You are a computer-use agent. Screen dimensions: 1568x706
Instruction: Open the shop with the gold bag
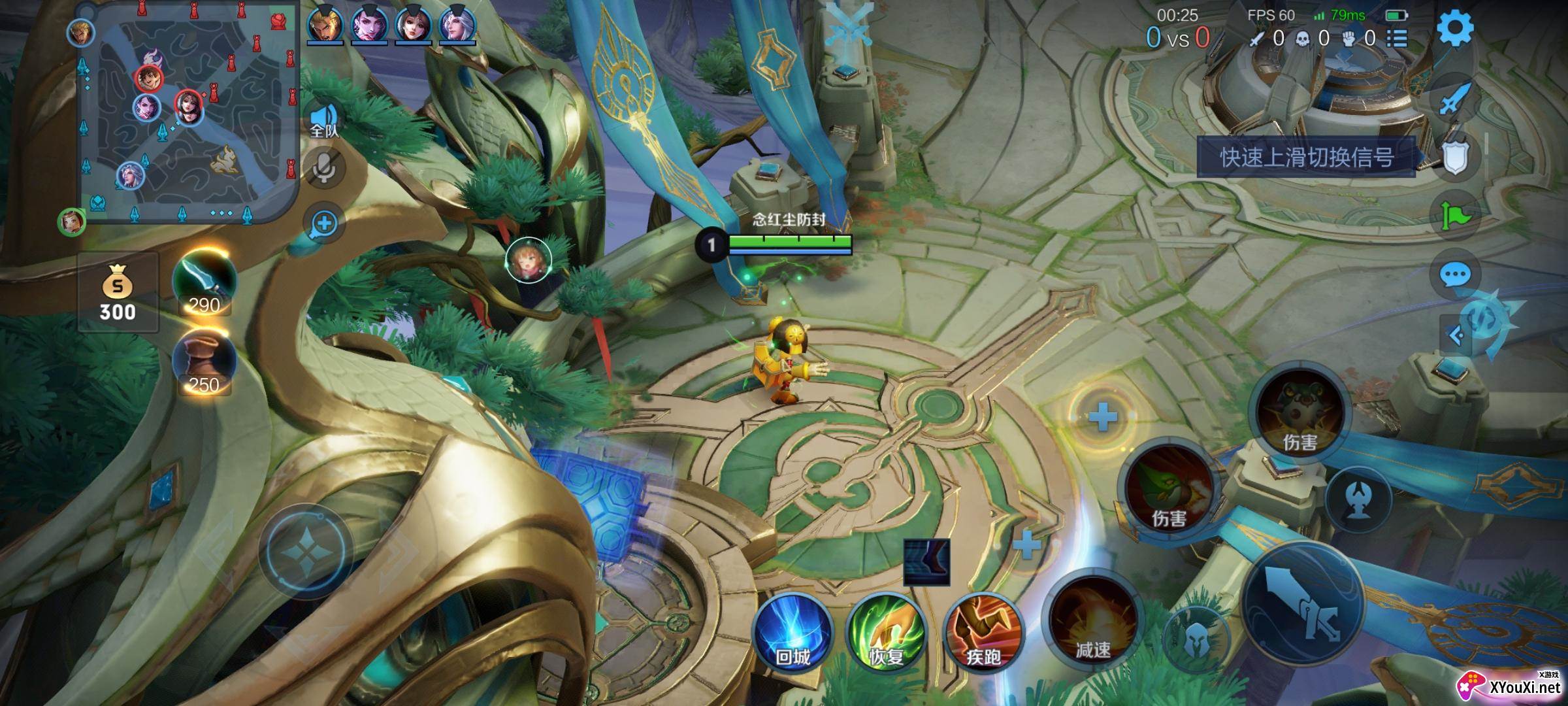coord(118,292)
